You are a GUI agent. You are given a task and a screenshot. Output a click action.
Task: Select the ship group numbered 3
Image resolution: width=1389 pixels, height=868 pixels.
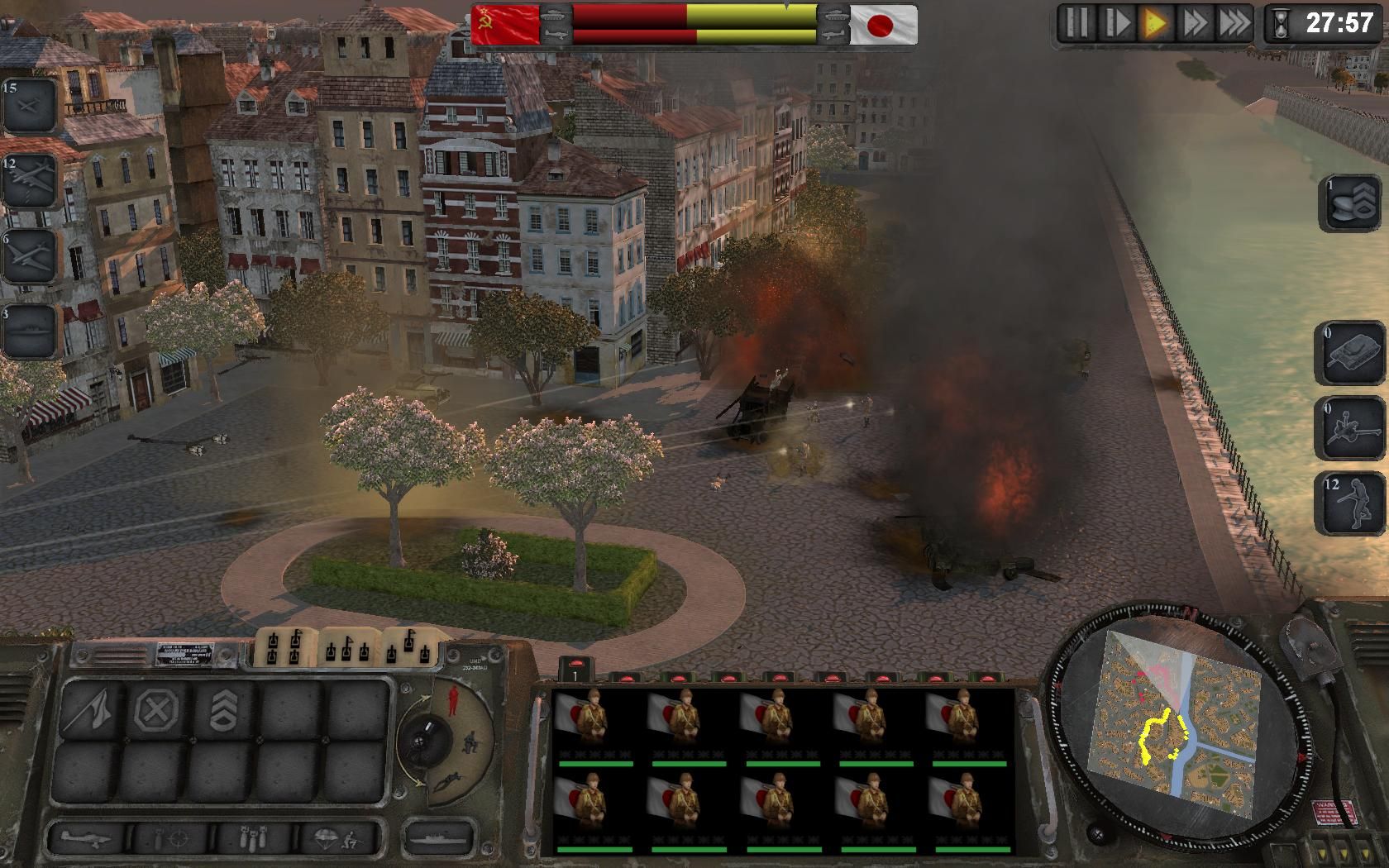[x=30, y=331]
